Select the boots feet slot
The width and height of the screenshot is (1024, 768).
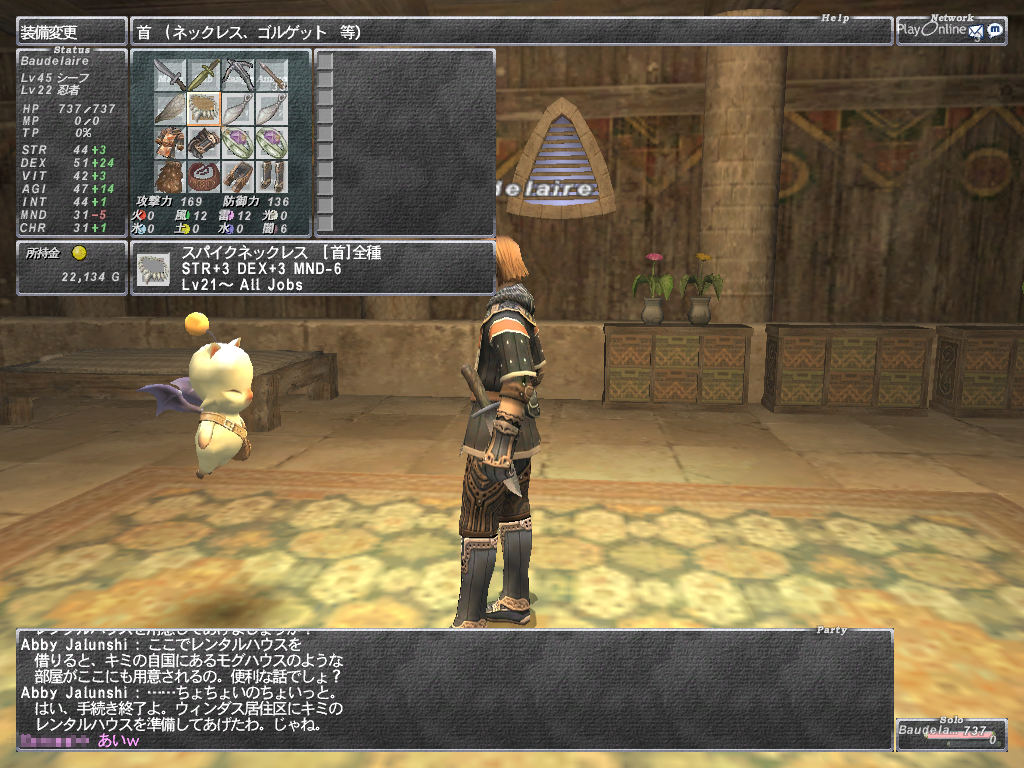[271, 176]
